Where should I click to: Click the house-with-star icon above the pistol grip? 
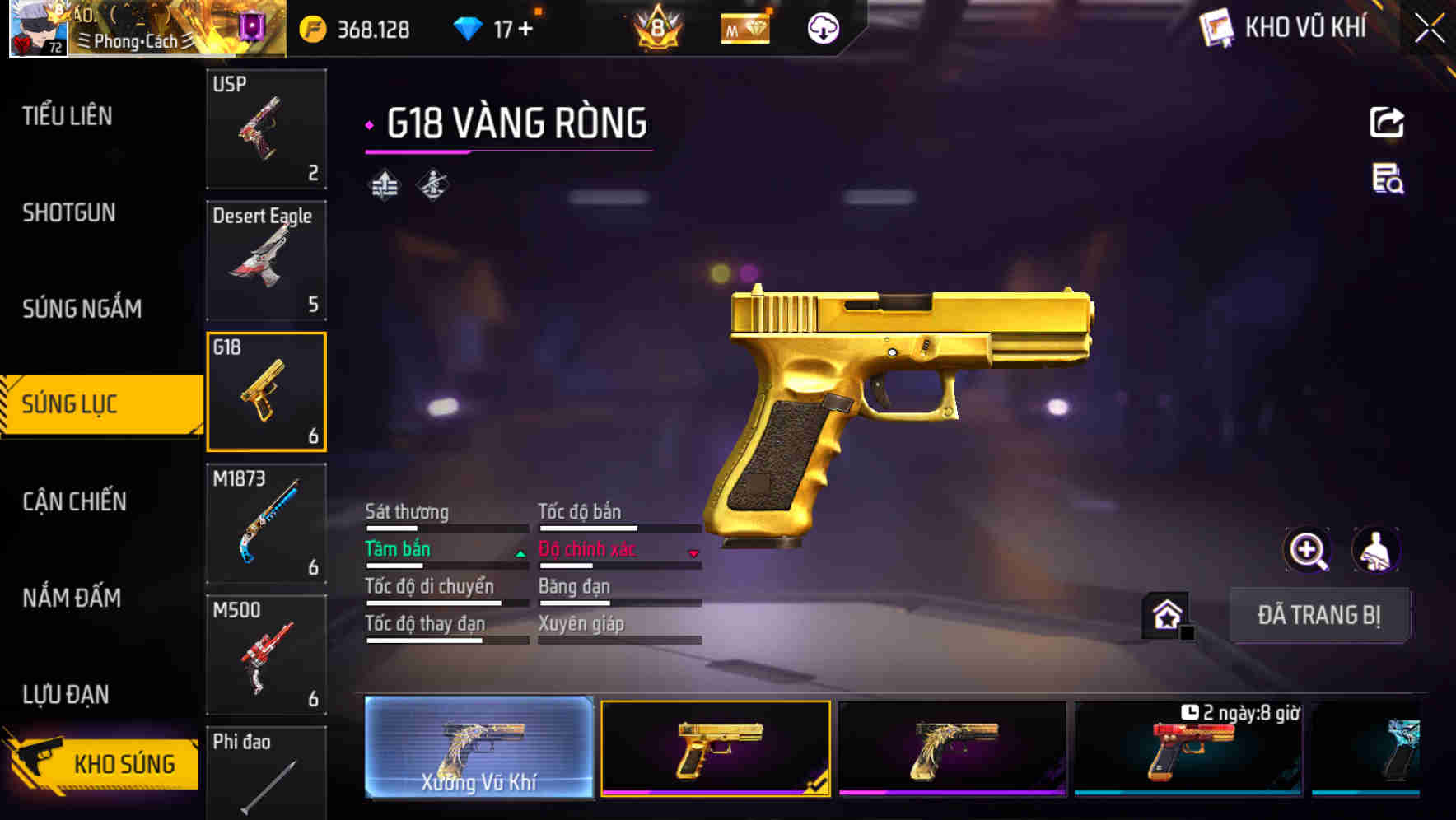pos(1164,614)
